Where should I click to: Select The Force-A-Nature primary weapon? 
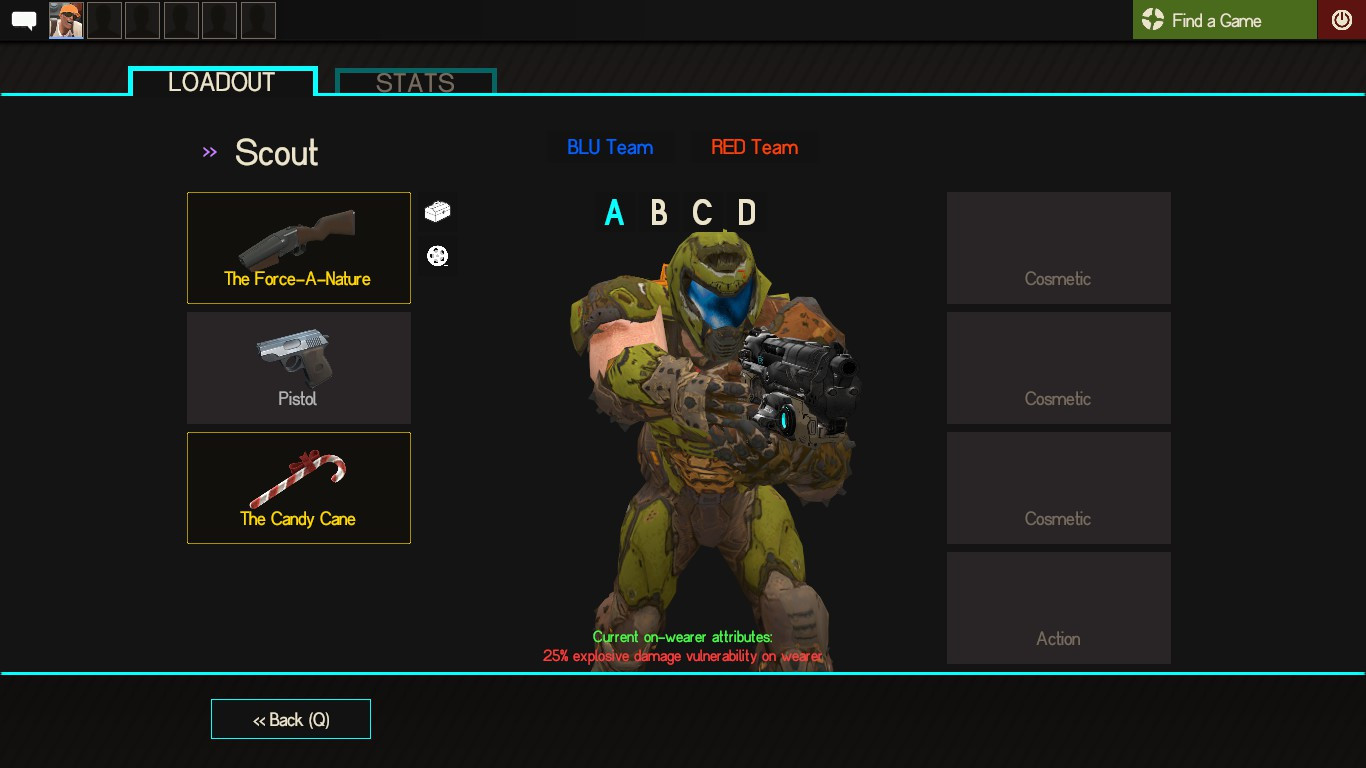pos(298,247)
